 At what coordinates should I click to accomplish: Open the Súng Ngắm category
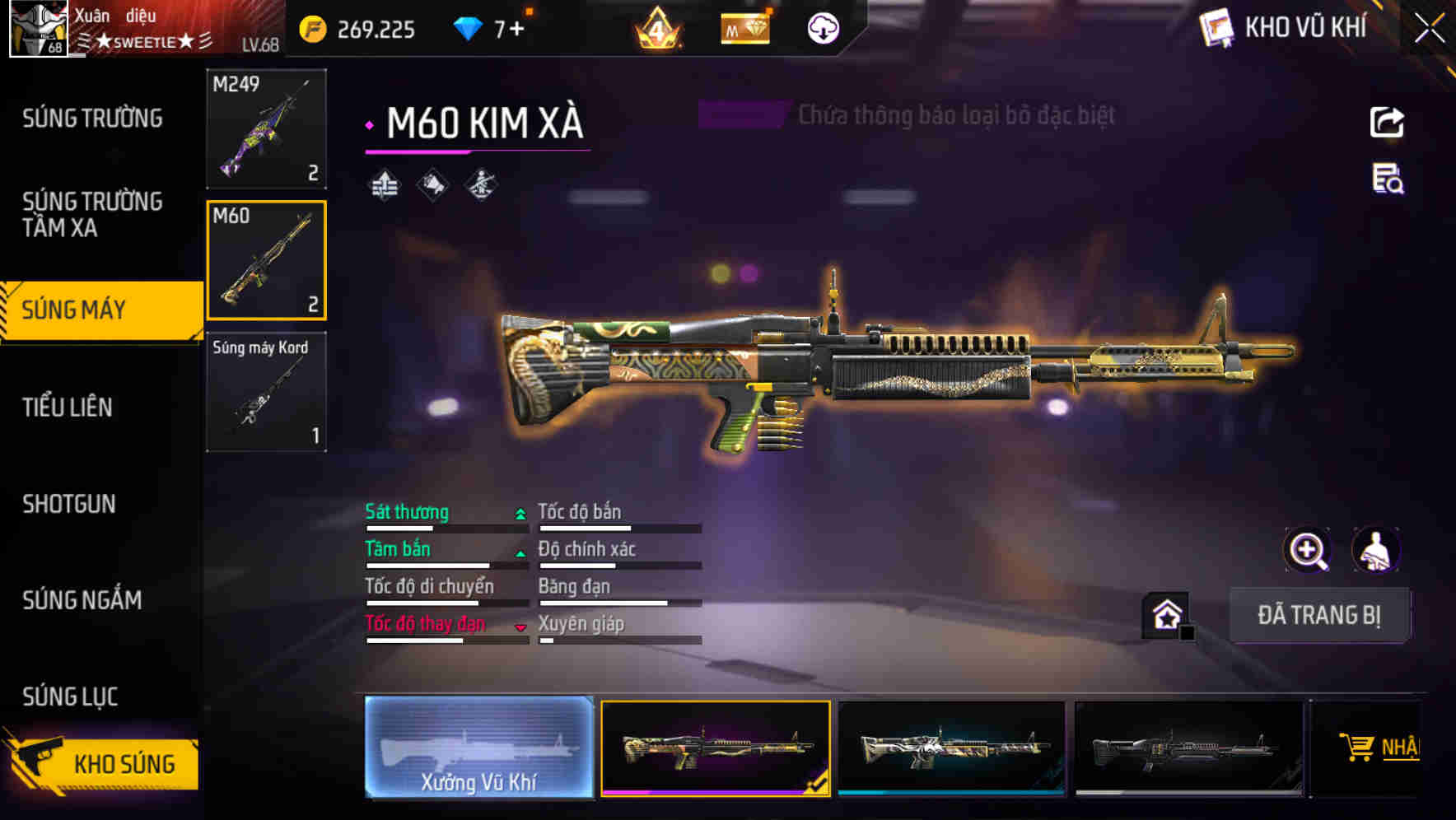point(82,600)
